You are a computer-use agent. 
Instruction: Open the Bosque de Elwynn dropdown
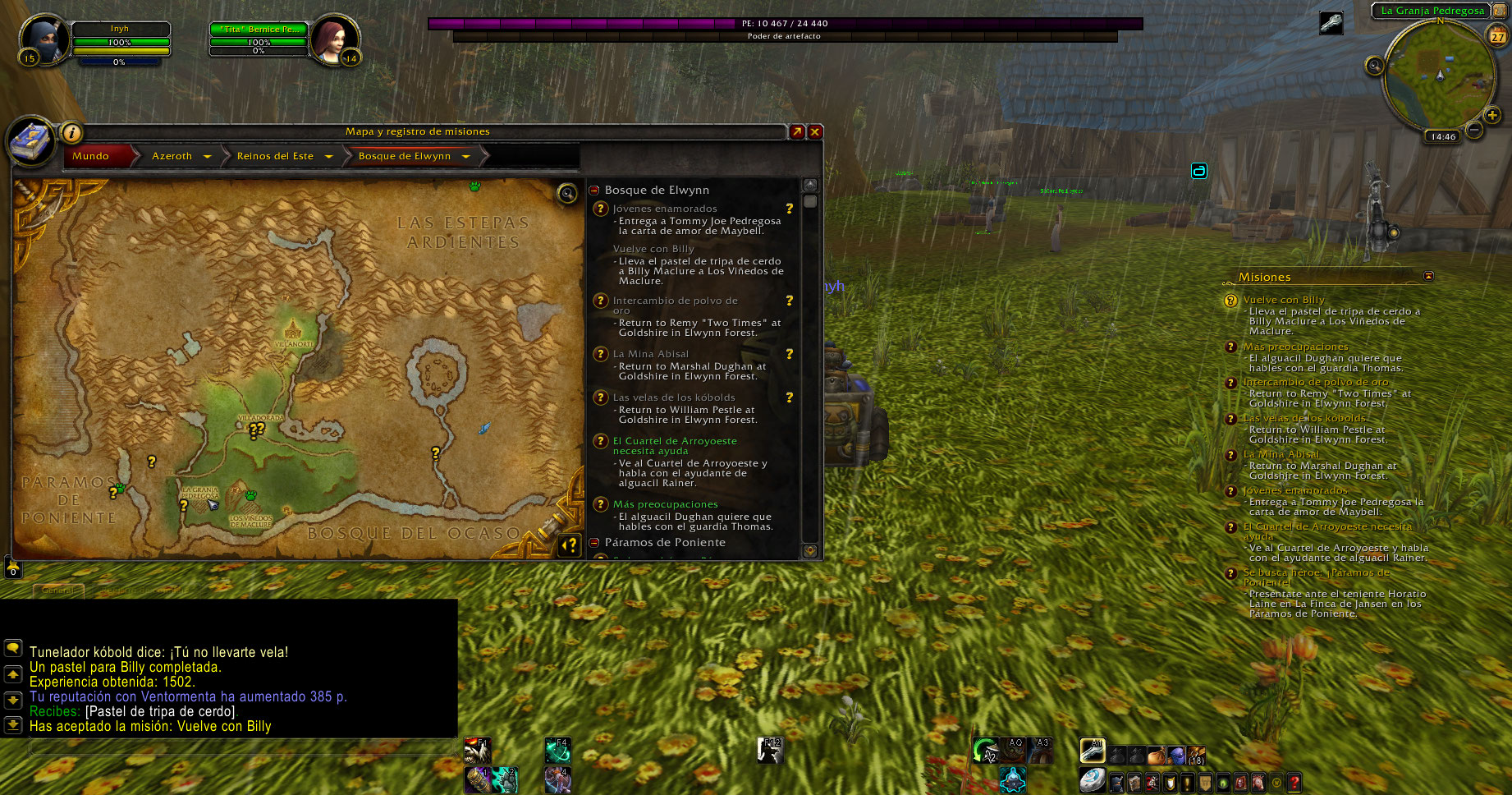coord(465,156)
